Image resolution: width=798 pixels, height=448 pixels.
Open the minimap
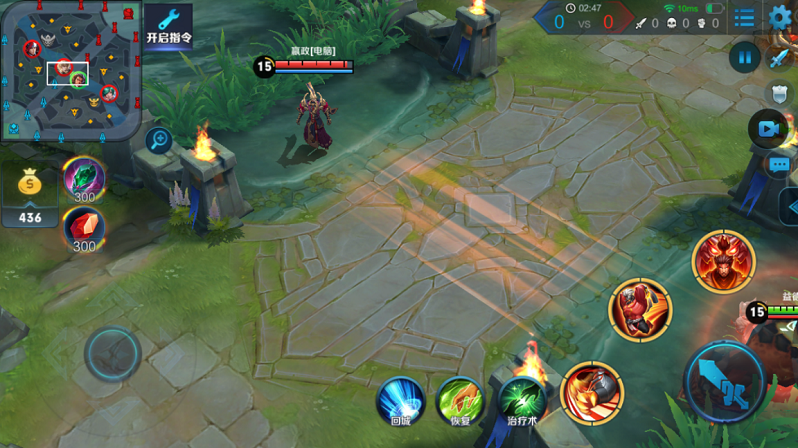tap(70, 70)
